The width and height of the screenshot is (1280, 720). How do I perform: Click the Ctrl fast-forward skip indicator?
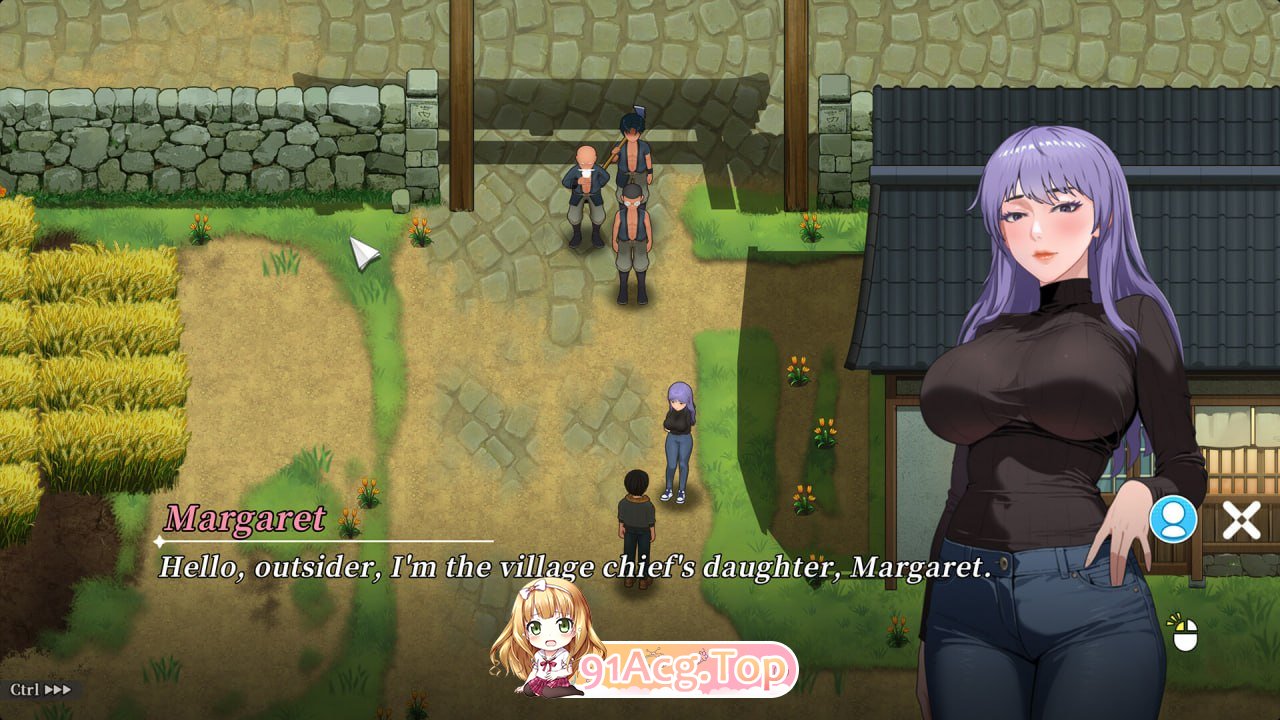click(x=40, y=689)
